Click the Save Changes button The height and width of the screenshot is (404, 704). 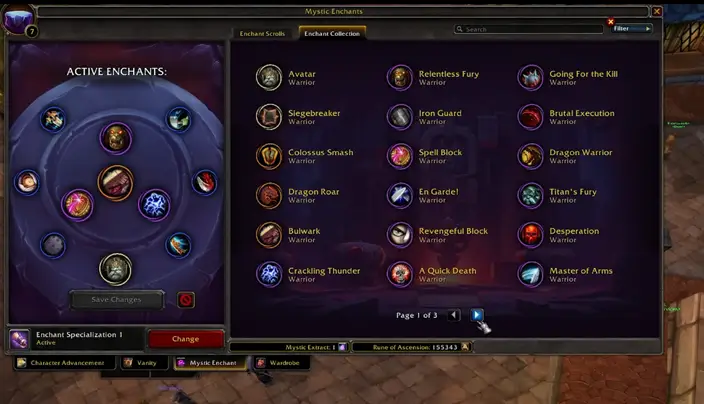[116, 299]
